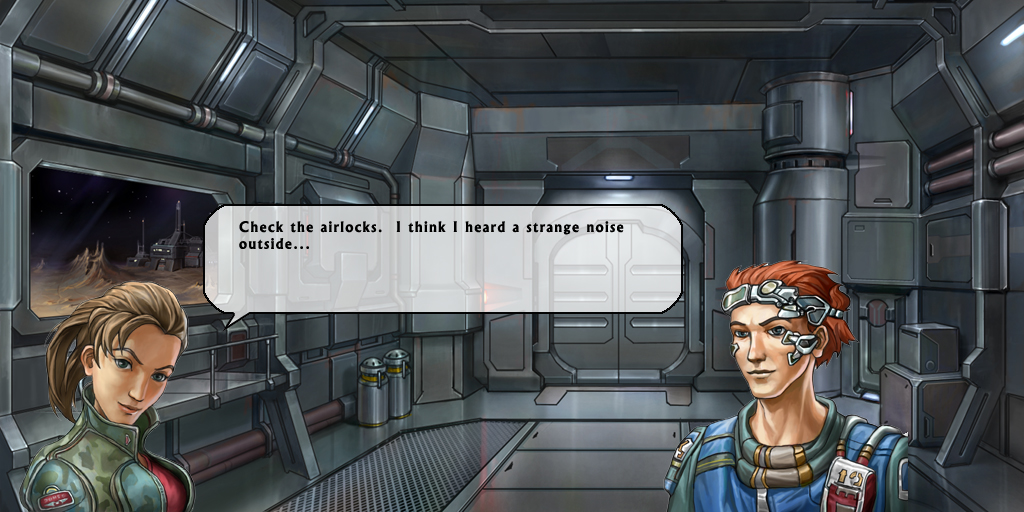
Task: Advance the airlocks dialogue speech bubble
Action: pos(443,260)
